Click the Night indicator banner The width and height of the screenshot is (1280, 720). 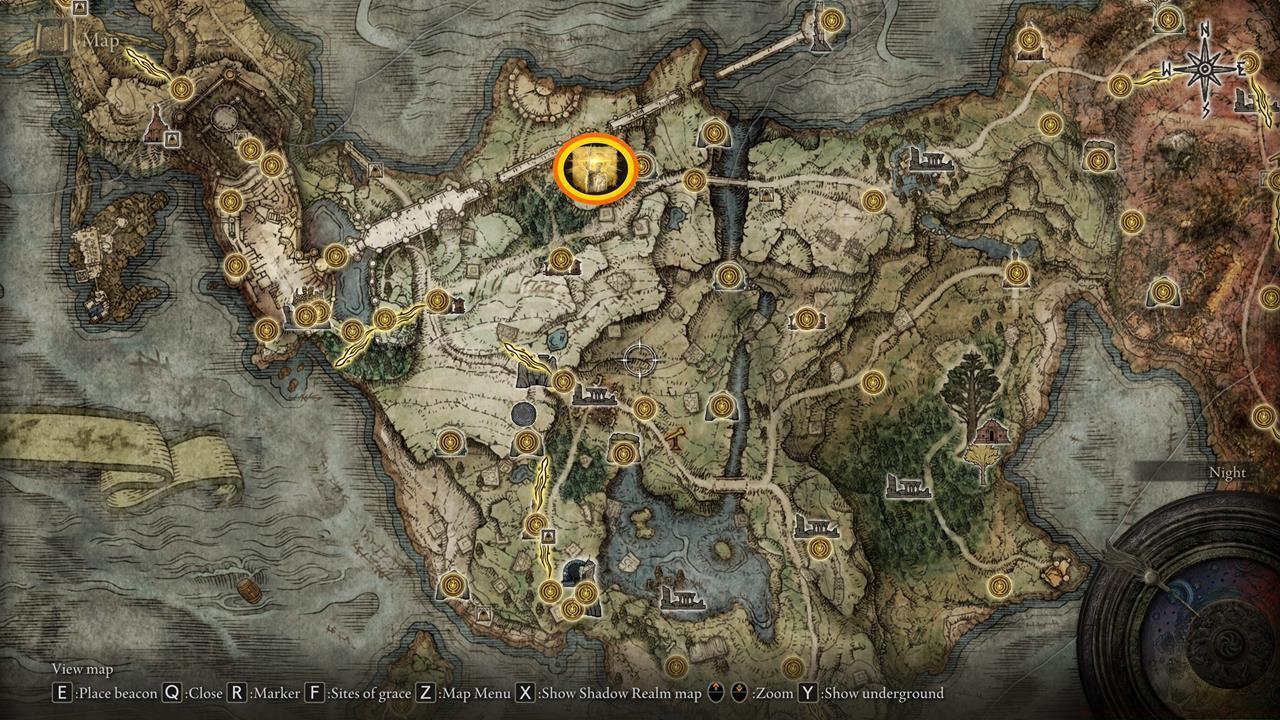coord(1229,471)
